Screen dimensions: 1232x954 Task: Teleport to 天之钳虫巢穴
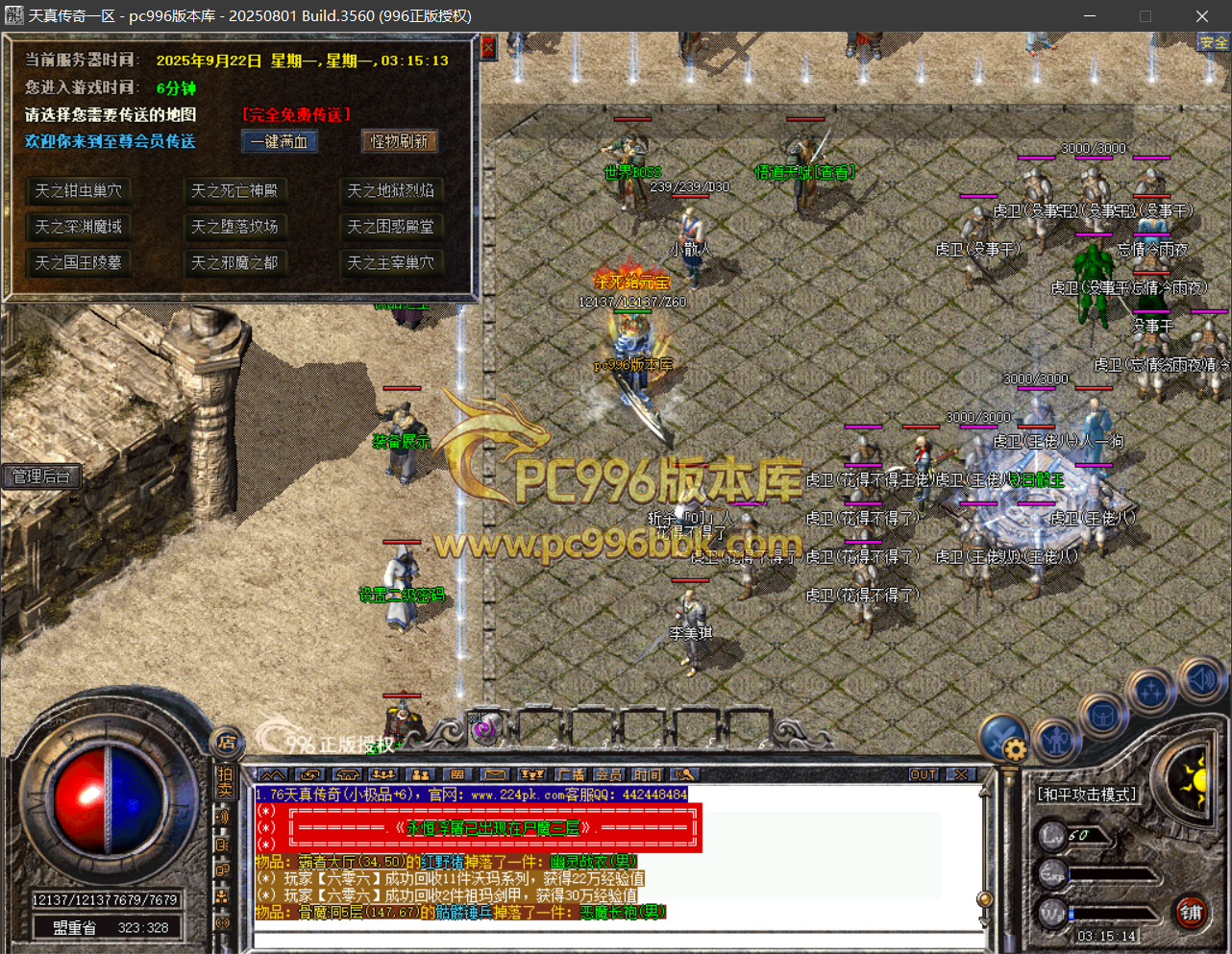click(78, 190)
